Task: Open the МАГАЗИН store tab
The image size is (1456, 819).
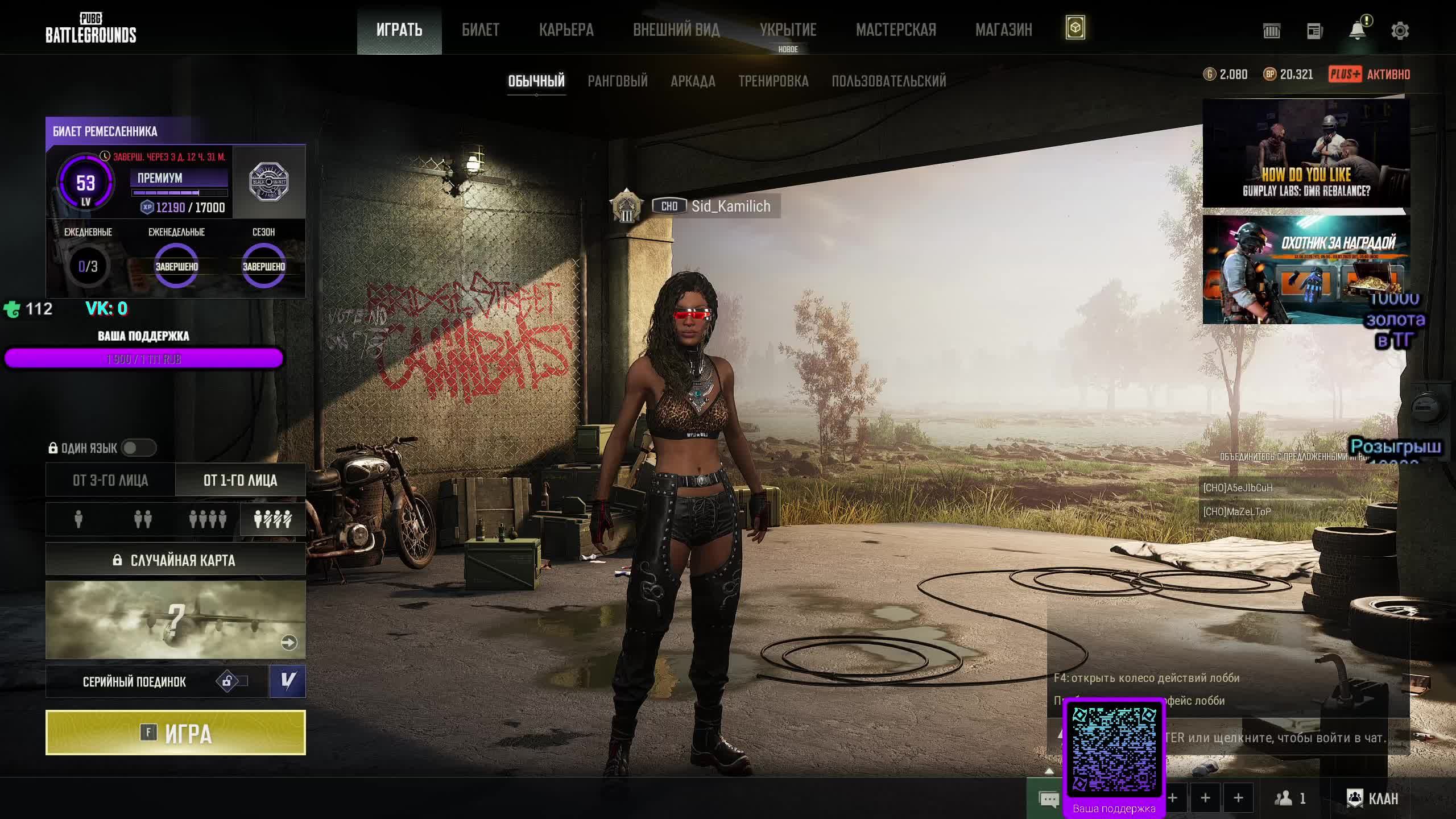Action: pos(1003,30)
